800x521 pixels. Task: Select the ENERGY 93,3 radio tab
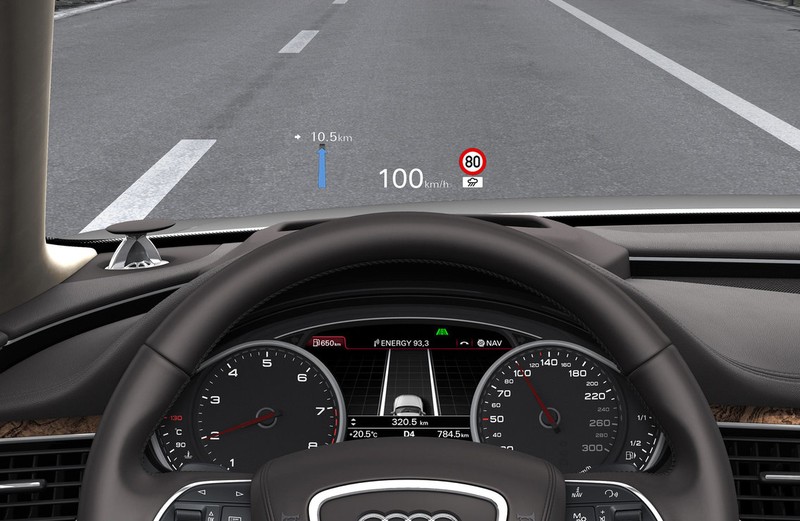(402, 343)
